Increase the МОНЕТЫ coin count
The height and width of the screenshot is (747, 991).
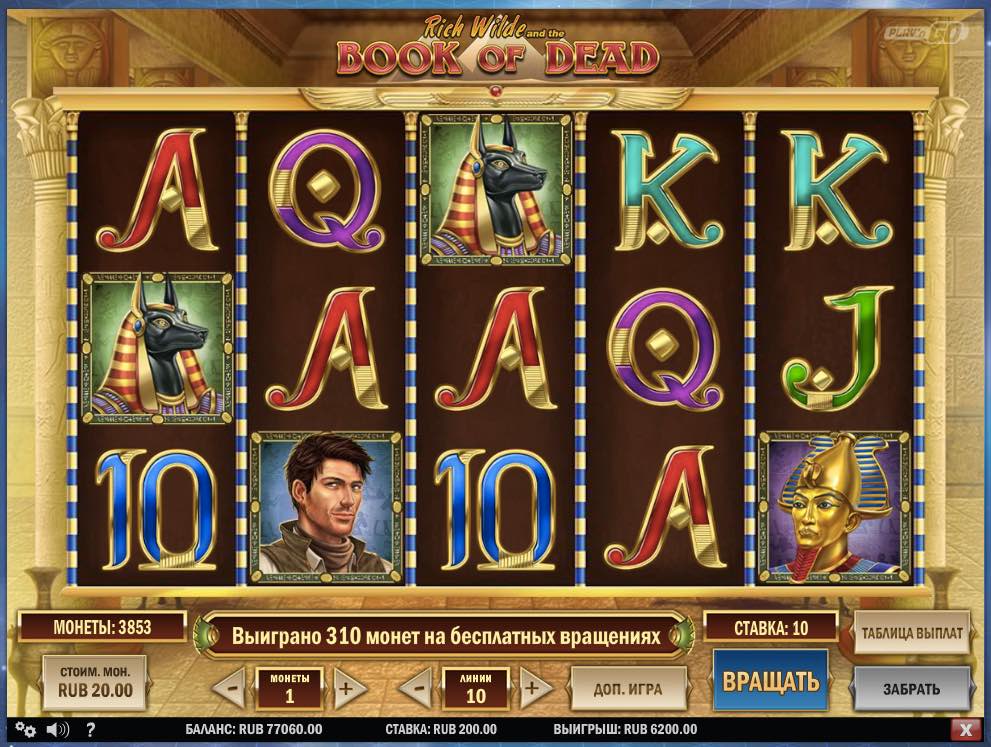coord(345,688)
